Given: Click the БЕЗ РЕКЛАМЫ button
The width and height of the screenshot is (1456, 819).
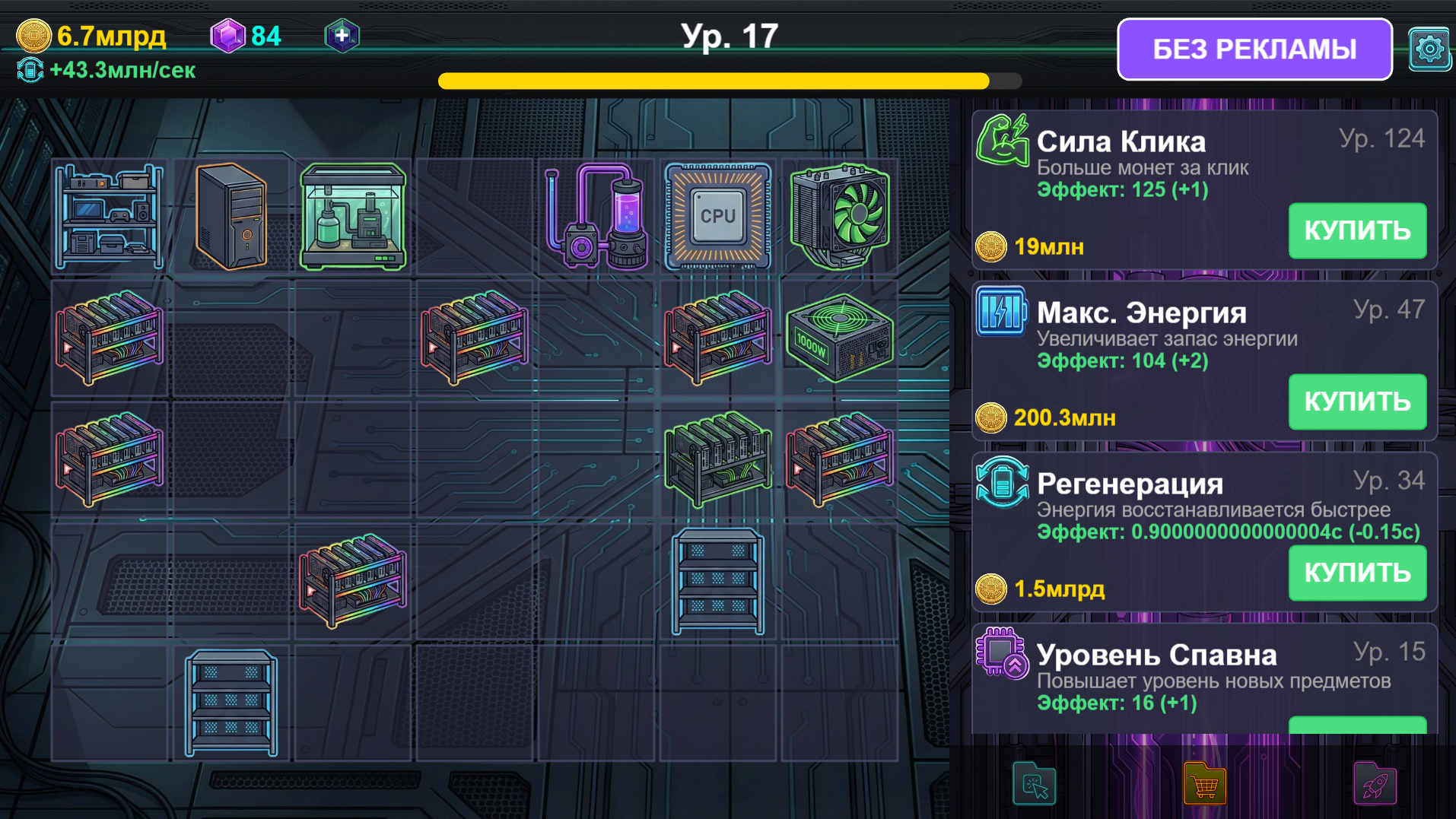Looking at the screenshot, I should tap(1254, 49).
